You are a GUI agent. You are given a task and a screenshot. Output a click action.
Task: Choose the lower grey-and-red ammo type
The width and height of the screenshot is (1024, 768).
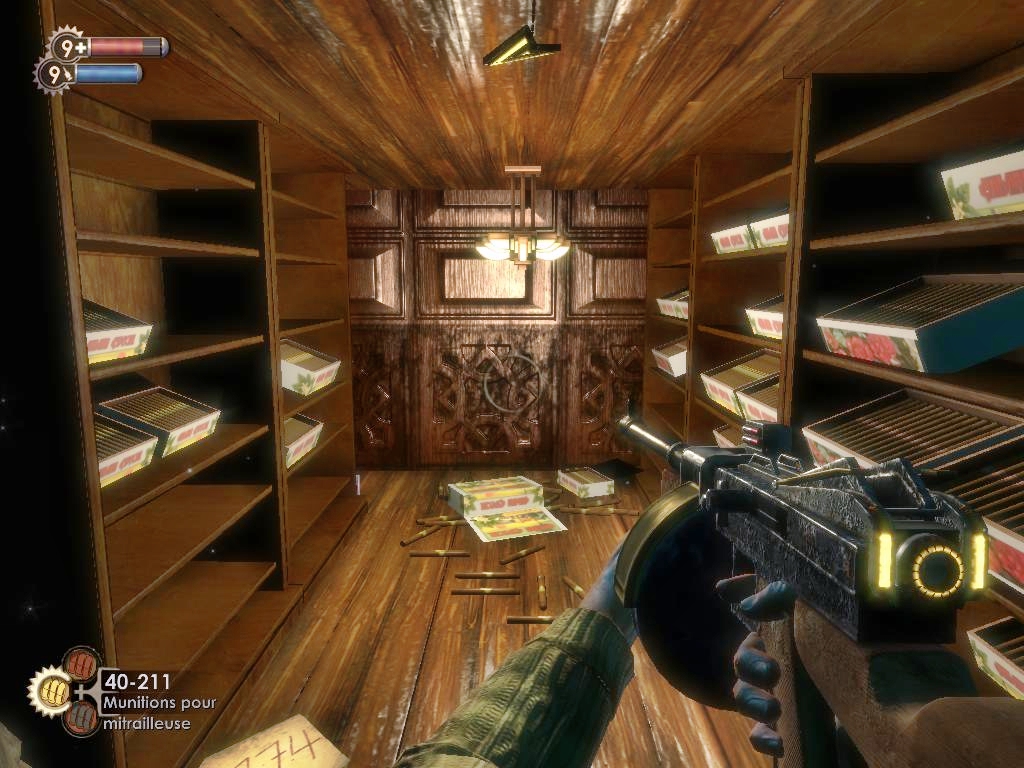[x=80, y=717]
